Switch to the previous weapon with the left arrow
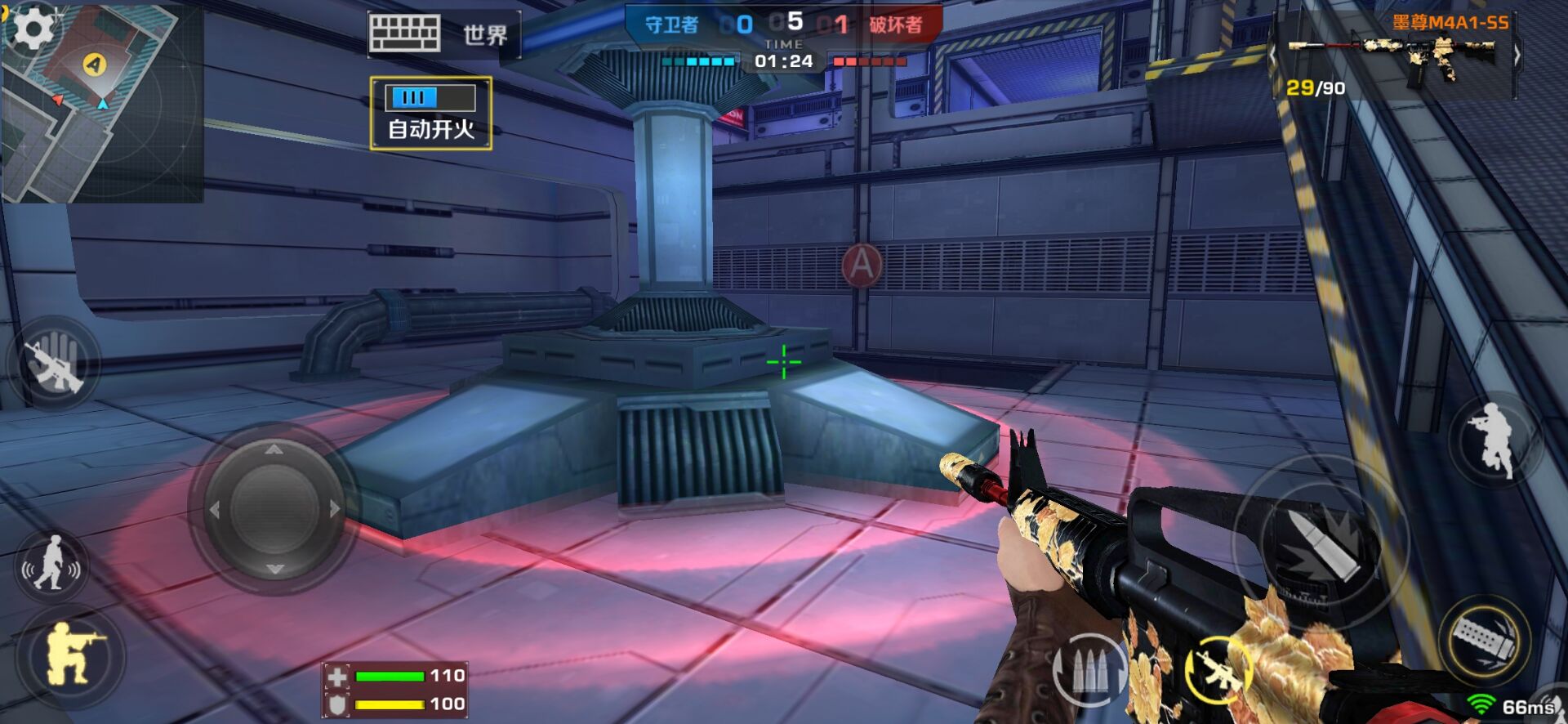 pos(1272,56)
